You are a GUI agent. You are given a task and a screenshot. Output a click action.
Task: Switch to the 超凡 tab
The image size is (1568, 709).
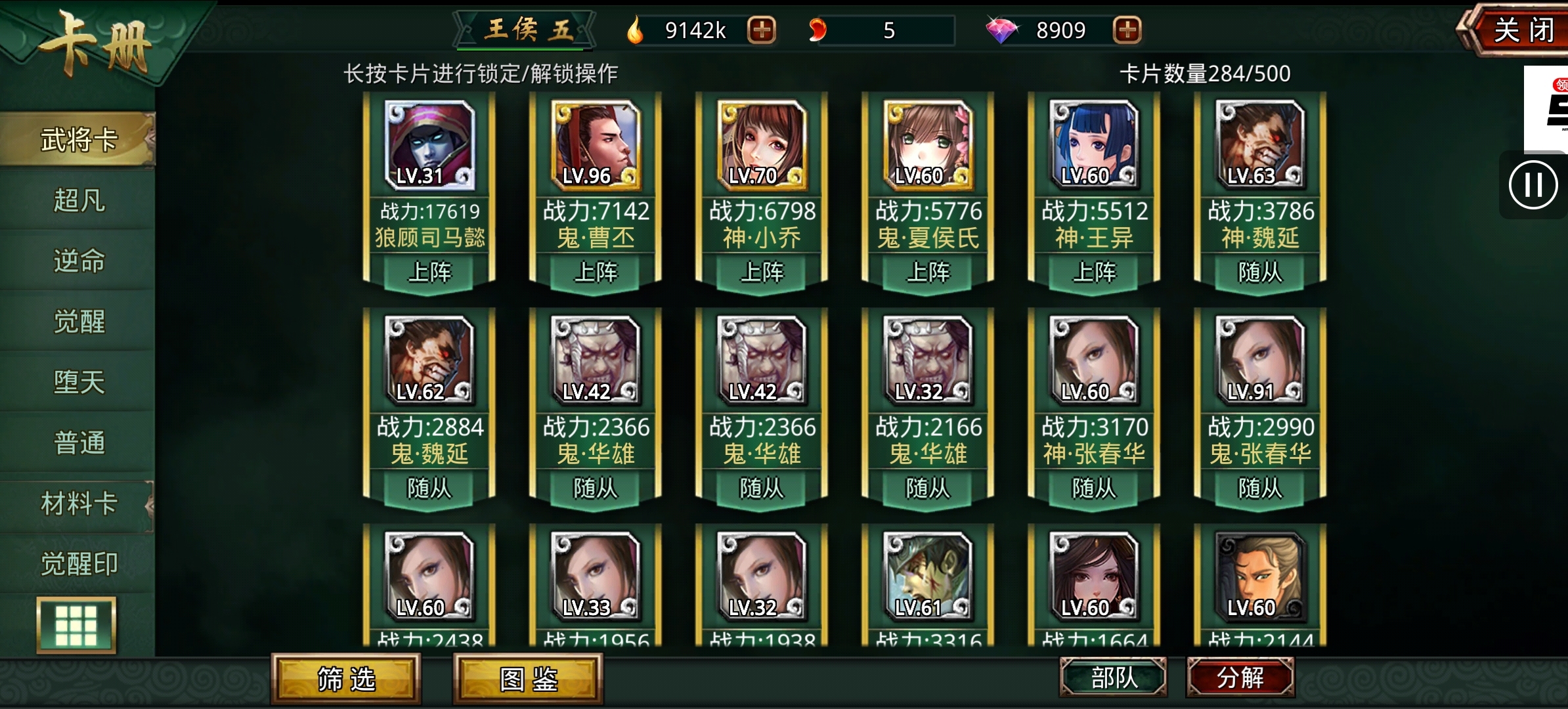click(79, 202)
